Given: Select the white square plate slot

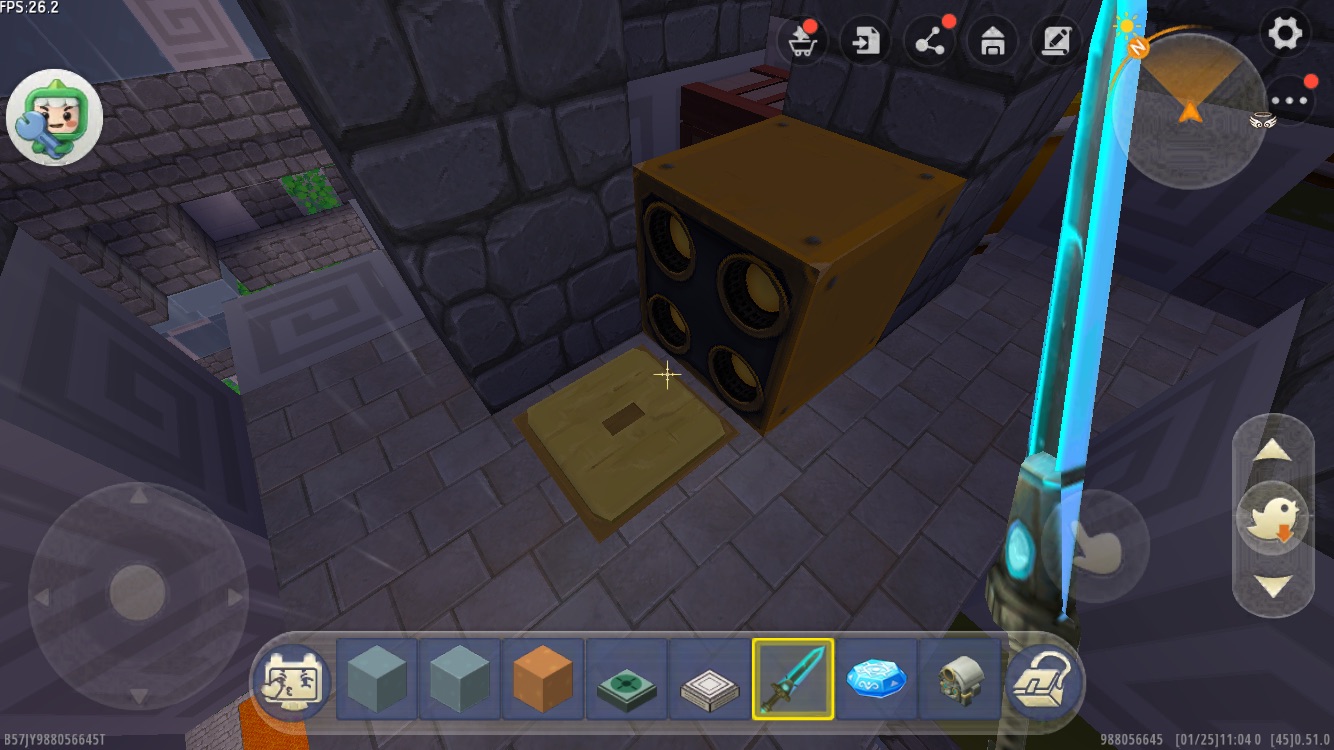Looking at the screenshot, I should pos(710,680).
